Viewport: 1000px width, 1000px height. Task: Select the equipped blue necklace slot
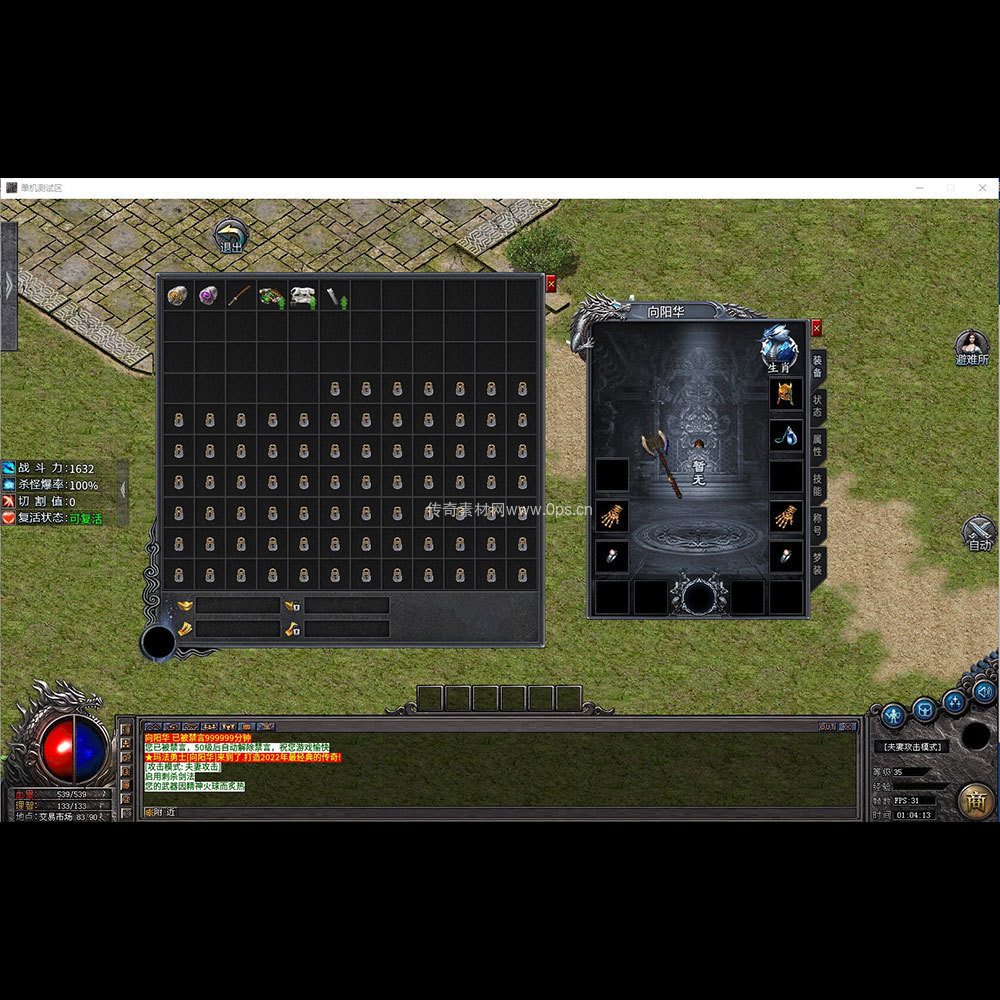[x=785, y=435]
